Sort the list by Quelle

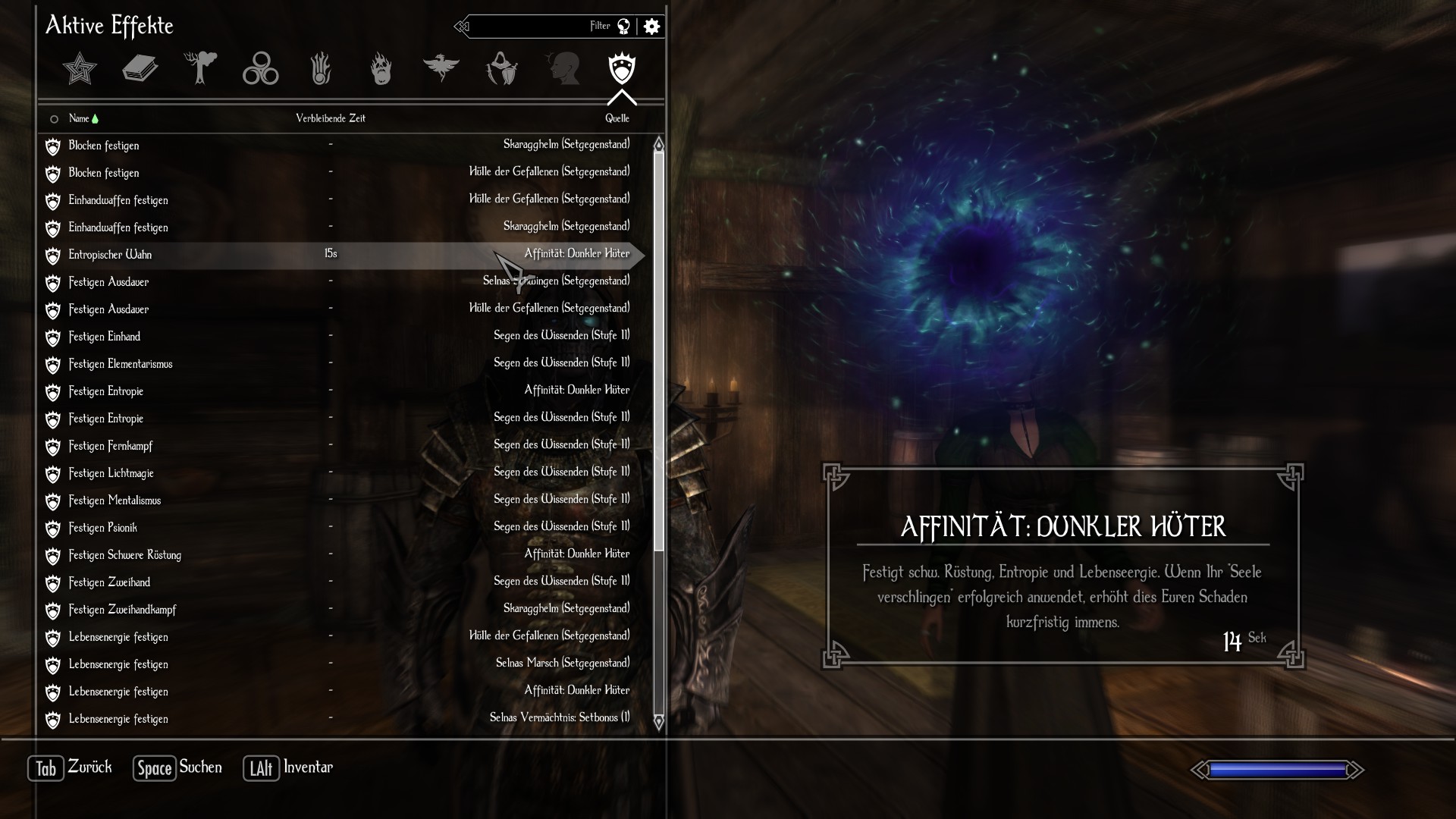coord(617,118)
